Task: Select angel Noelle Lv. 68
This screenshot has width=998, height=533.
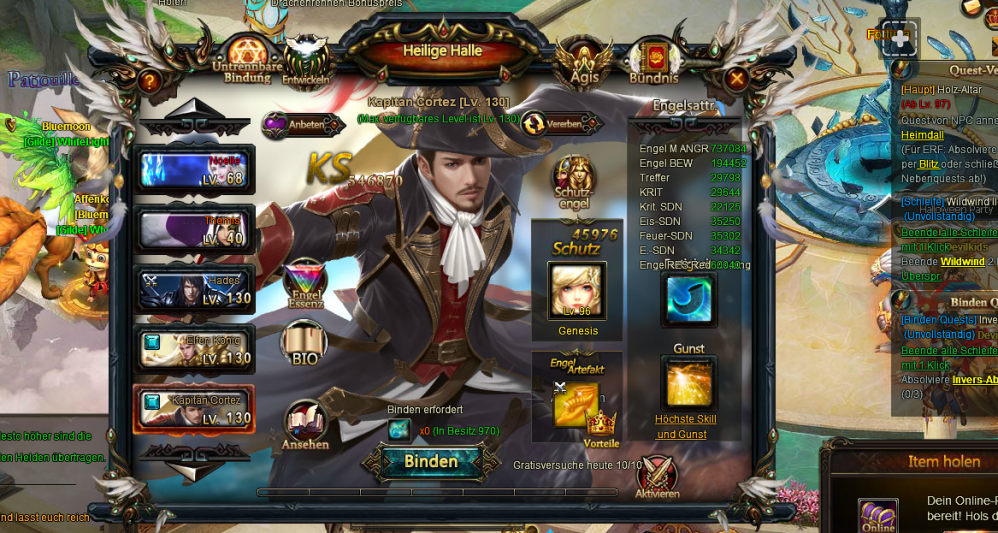Action: pos(195,169)
